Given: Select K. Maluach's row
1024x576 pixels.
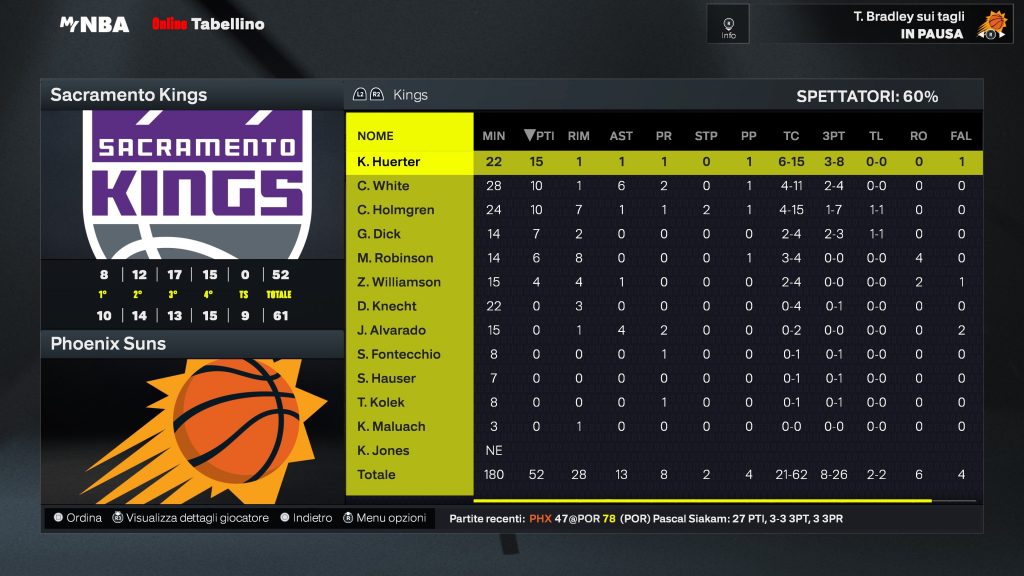Looking at the screenshot, I should [391, 426].
